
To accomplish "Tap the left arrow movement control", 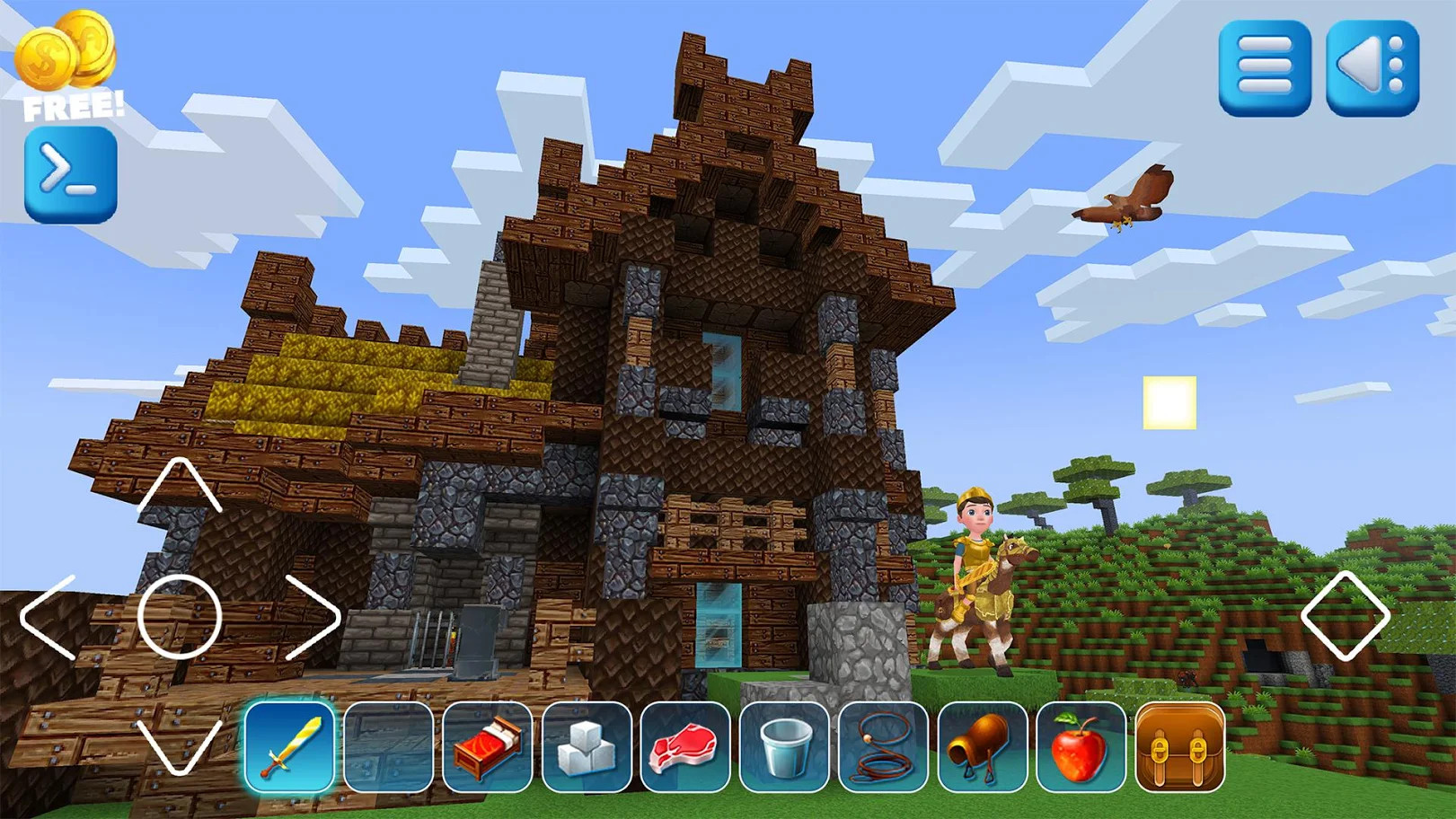I will [x=49, y=617].
